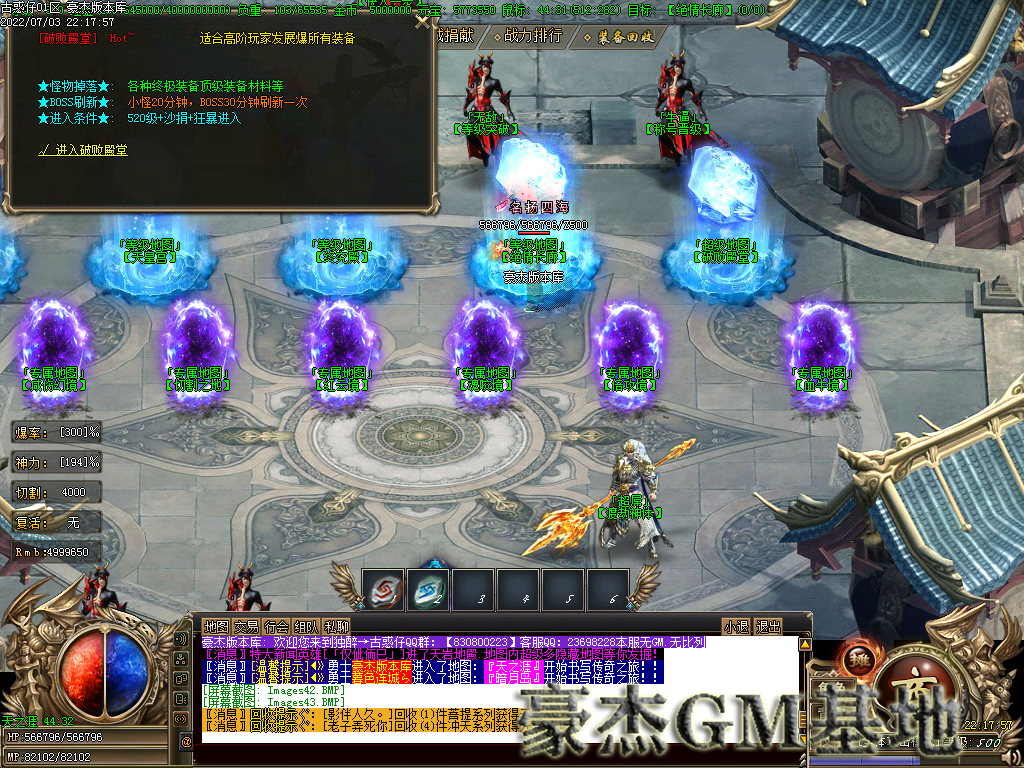Switch to the 私聊 private chat tab

pyautogui.click(x=336, y=626)
